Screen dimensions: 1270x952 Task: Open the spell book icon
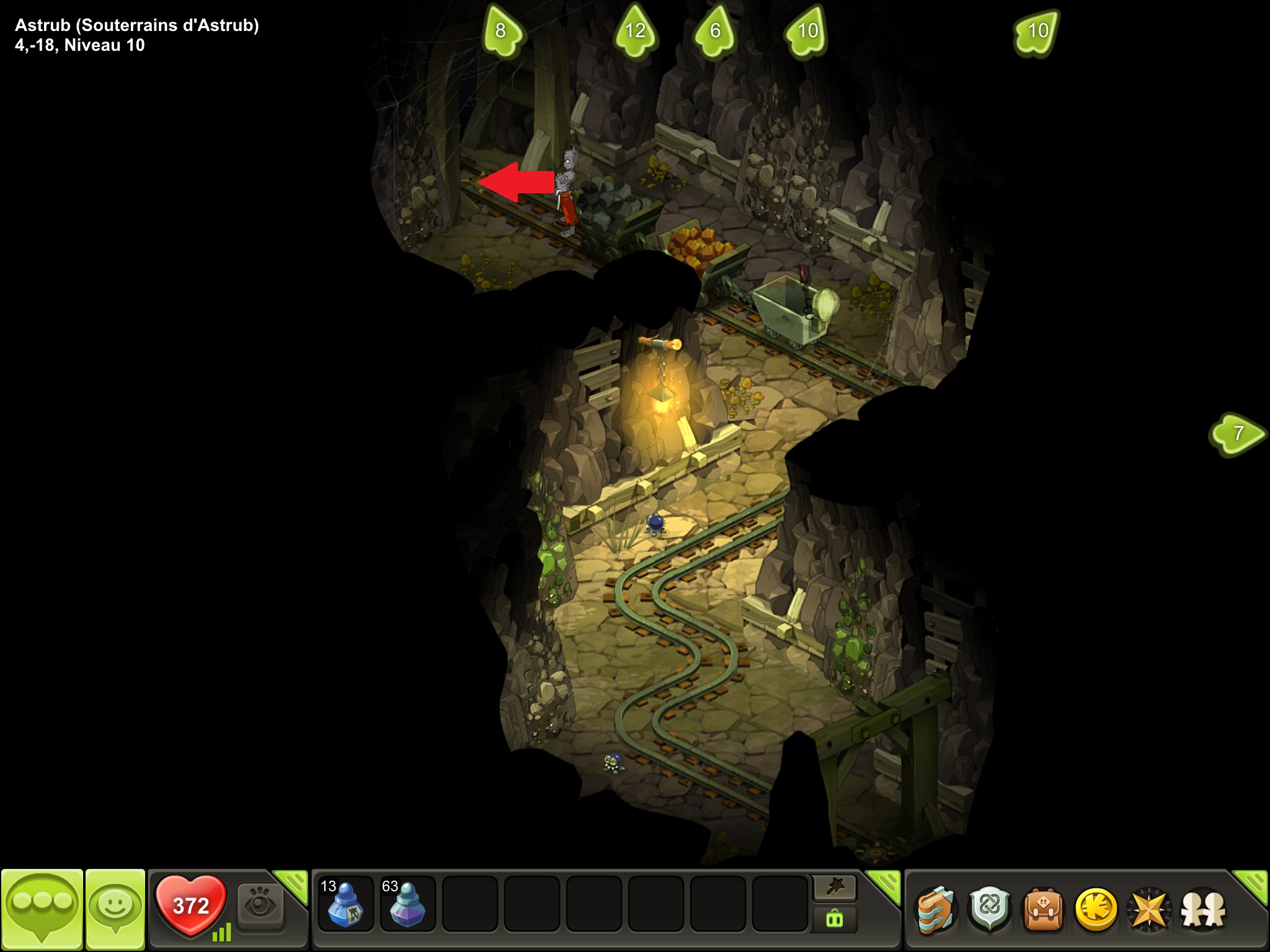pos(936,910)
